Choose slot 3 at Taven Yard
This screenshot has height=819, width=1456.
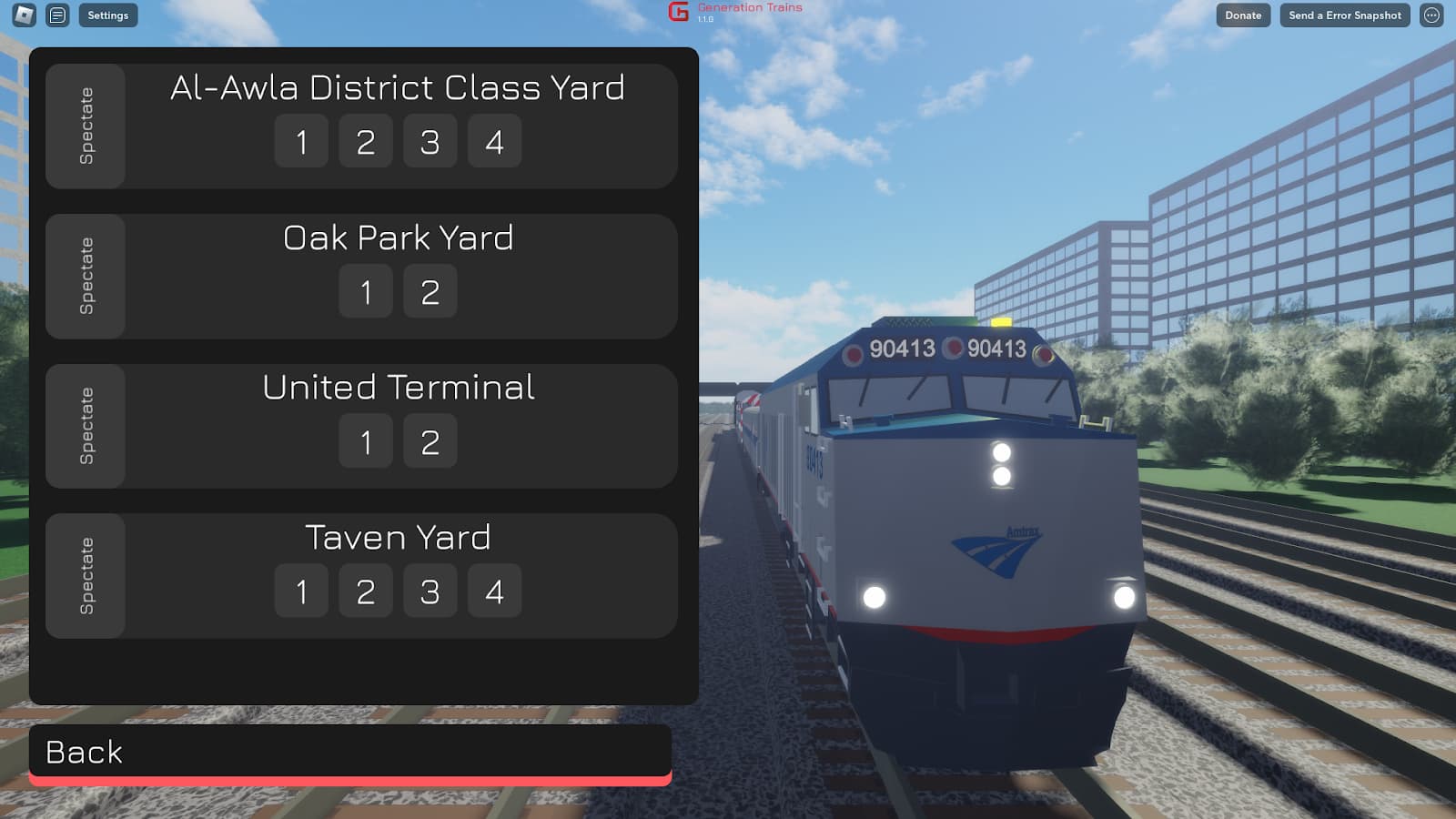click(x=430, y=591)
